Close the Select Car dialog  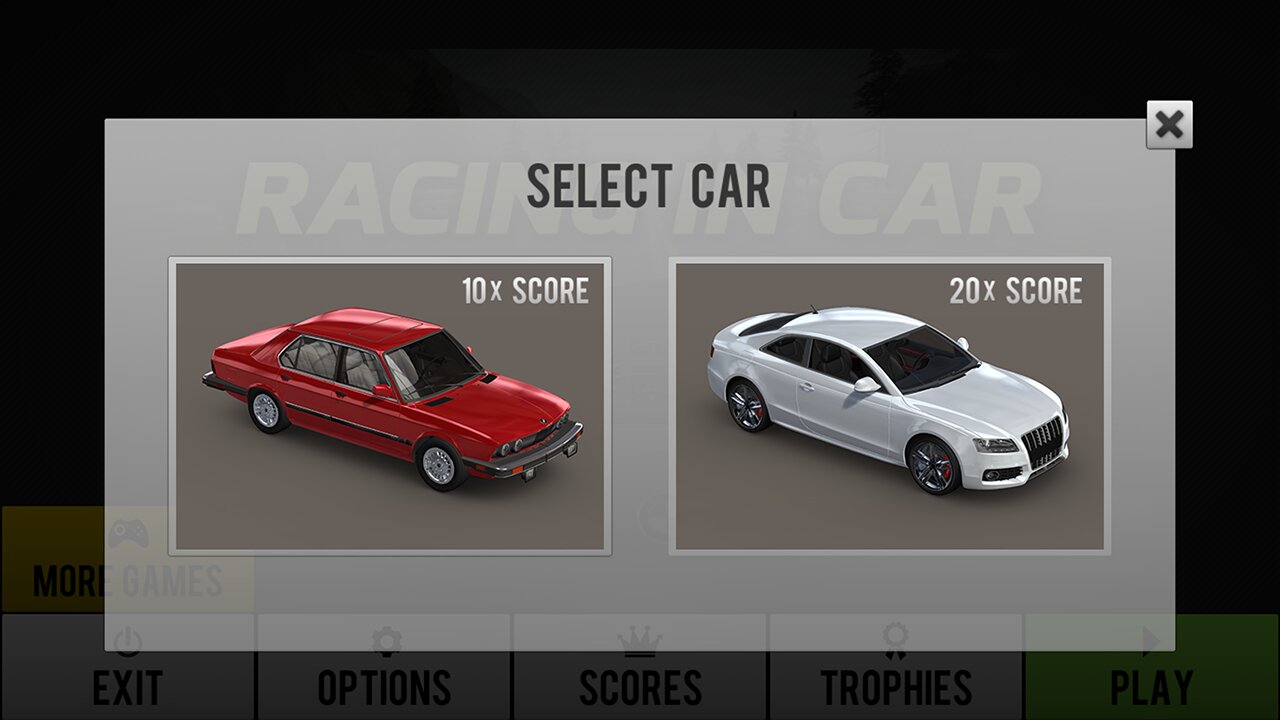click(1169, 125)
